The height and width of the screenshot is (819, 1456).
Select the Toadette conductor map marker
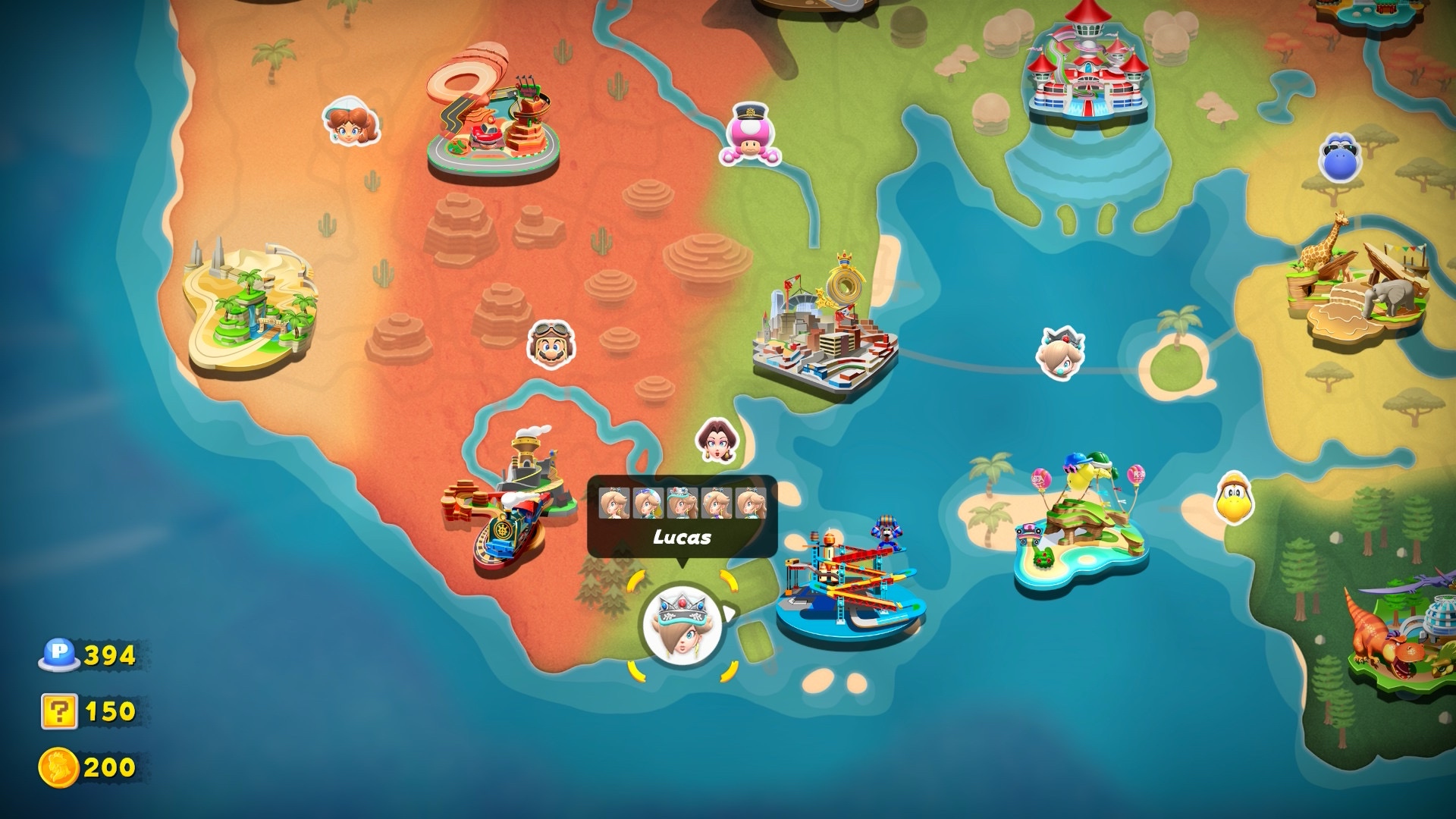[750, 136]
